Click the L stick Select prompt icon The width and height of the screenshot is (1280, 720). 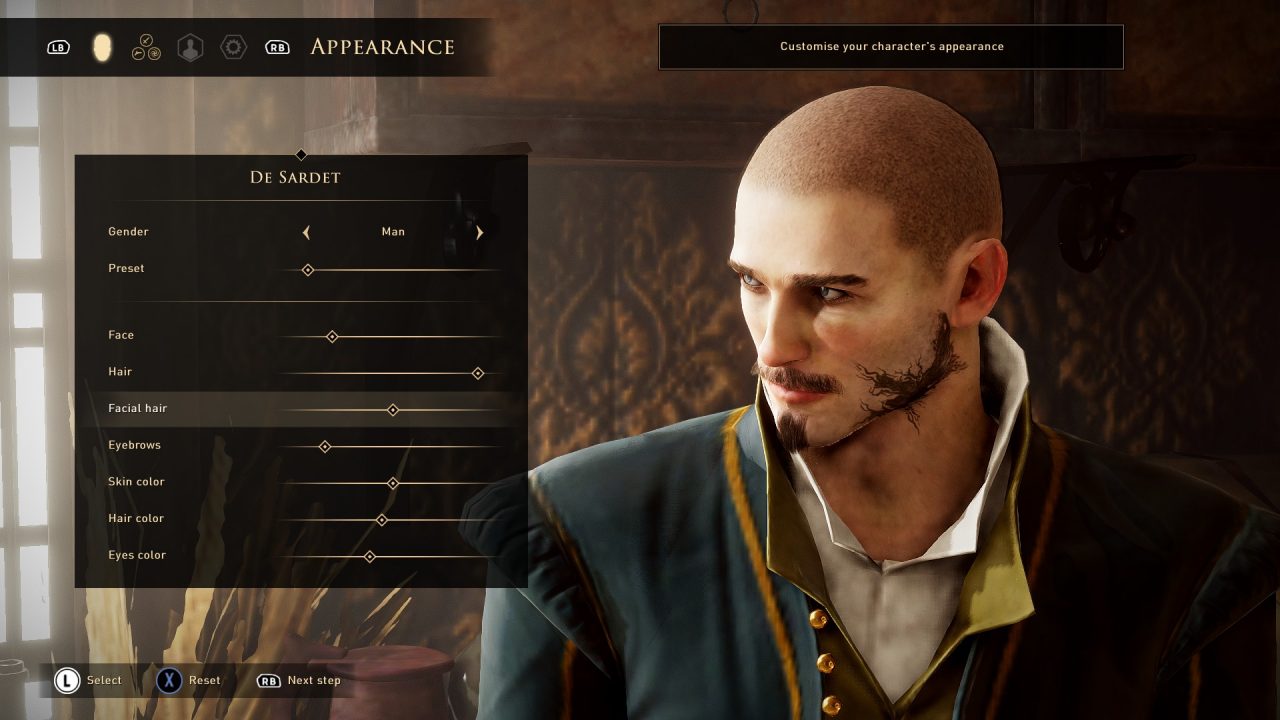point(66,680)
